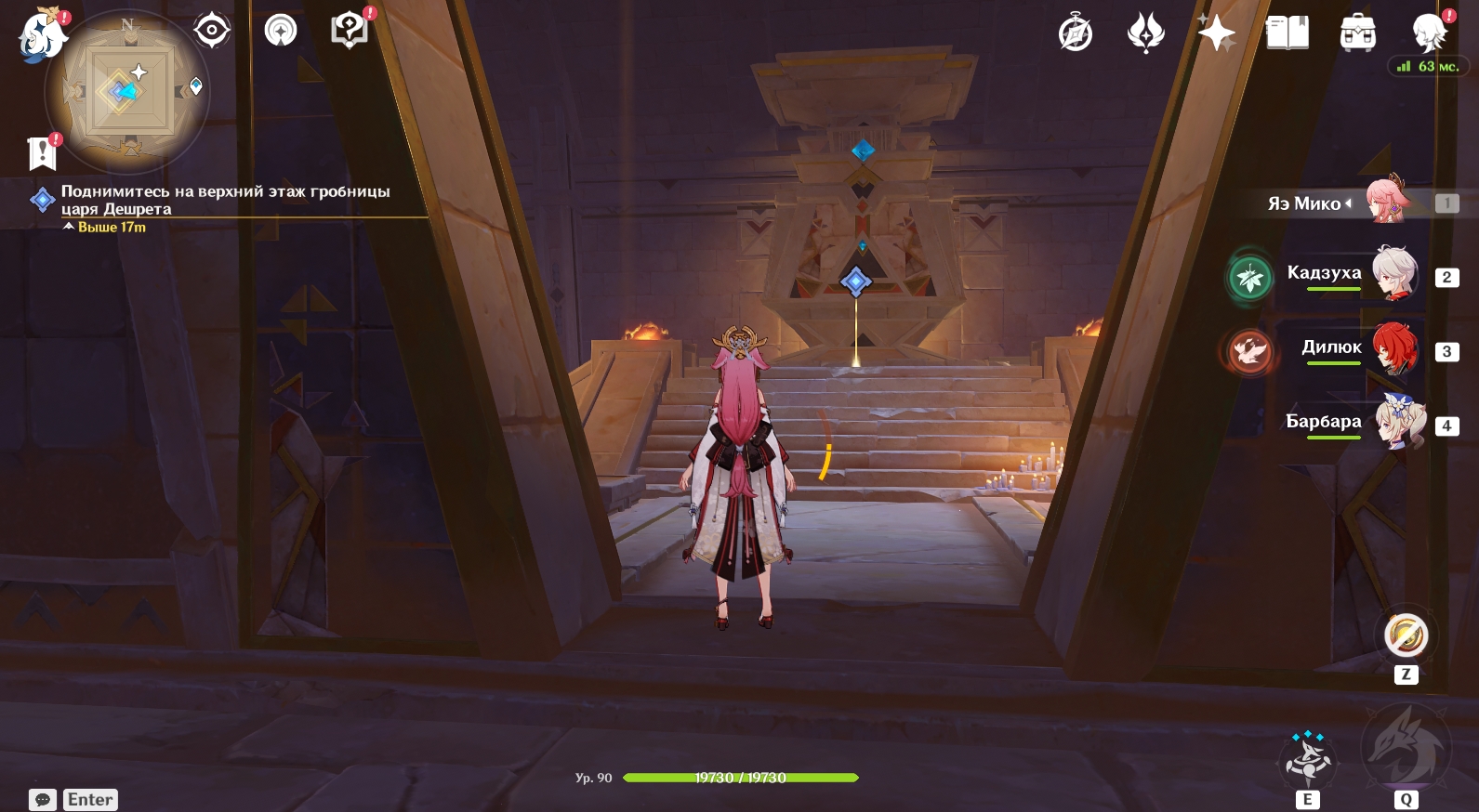
Task: Open the compass events icon
Action: [1076, 34]
